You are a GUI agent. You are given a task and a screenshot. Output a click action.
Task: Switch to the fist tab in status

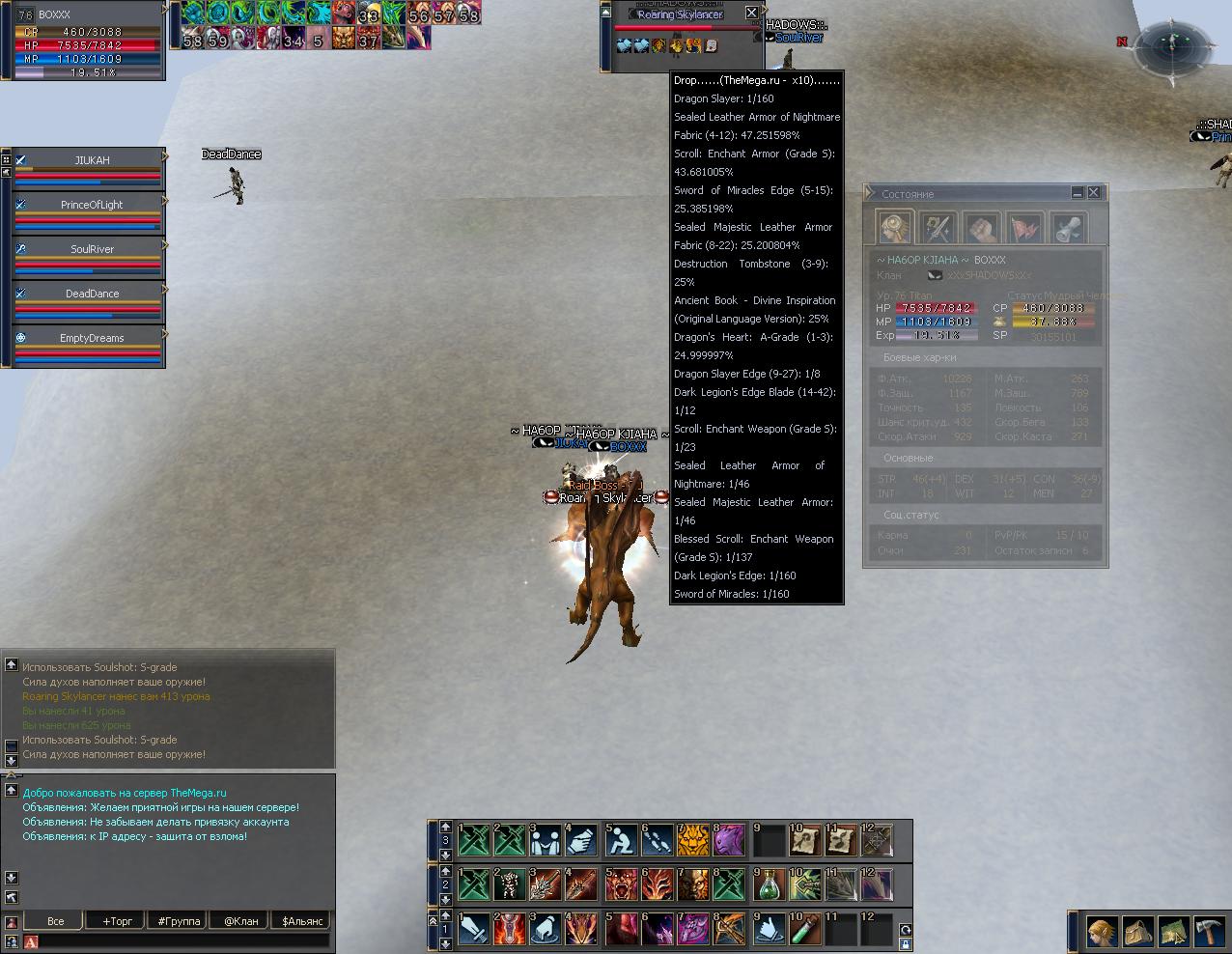(x=982, y=229)
